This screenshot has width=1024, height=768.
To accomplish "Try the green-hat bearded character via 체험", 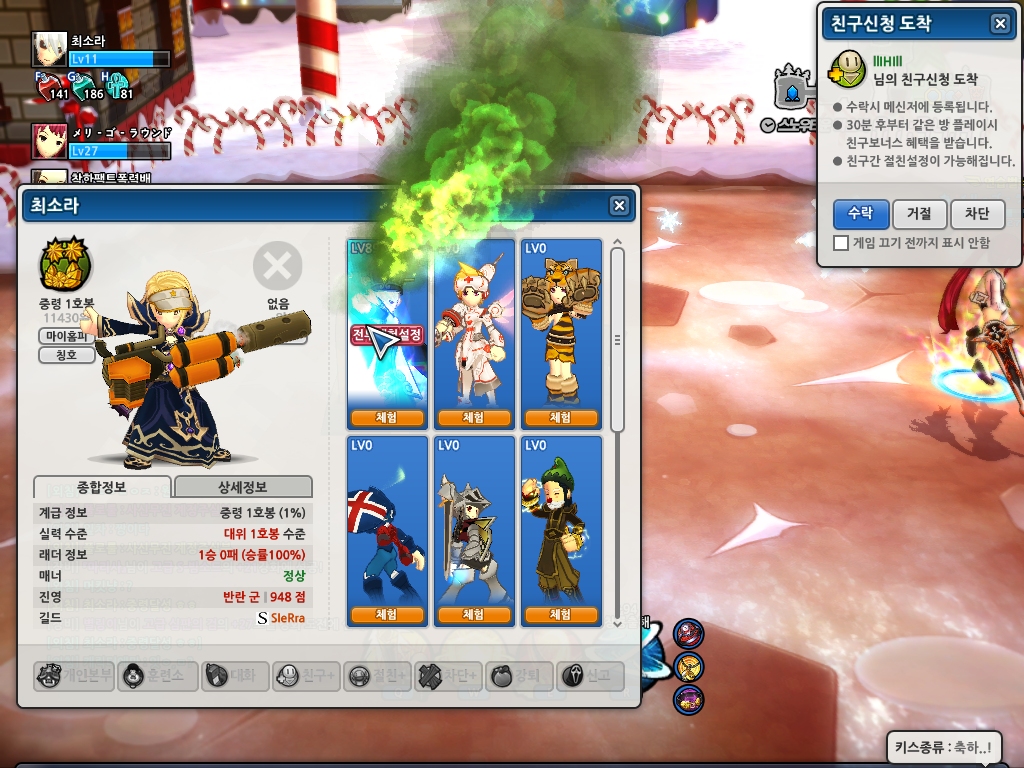I will [x=560, y=615].
